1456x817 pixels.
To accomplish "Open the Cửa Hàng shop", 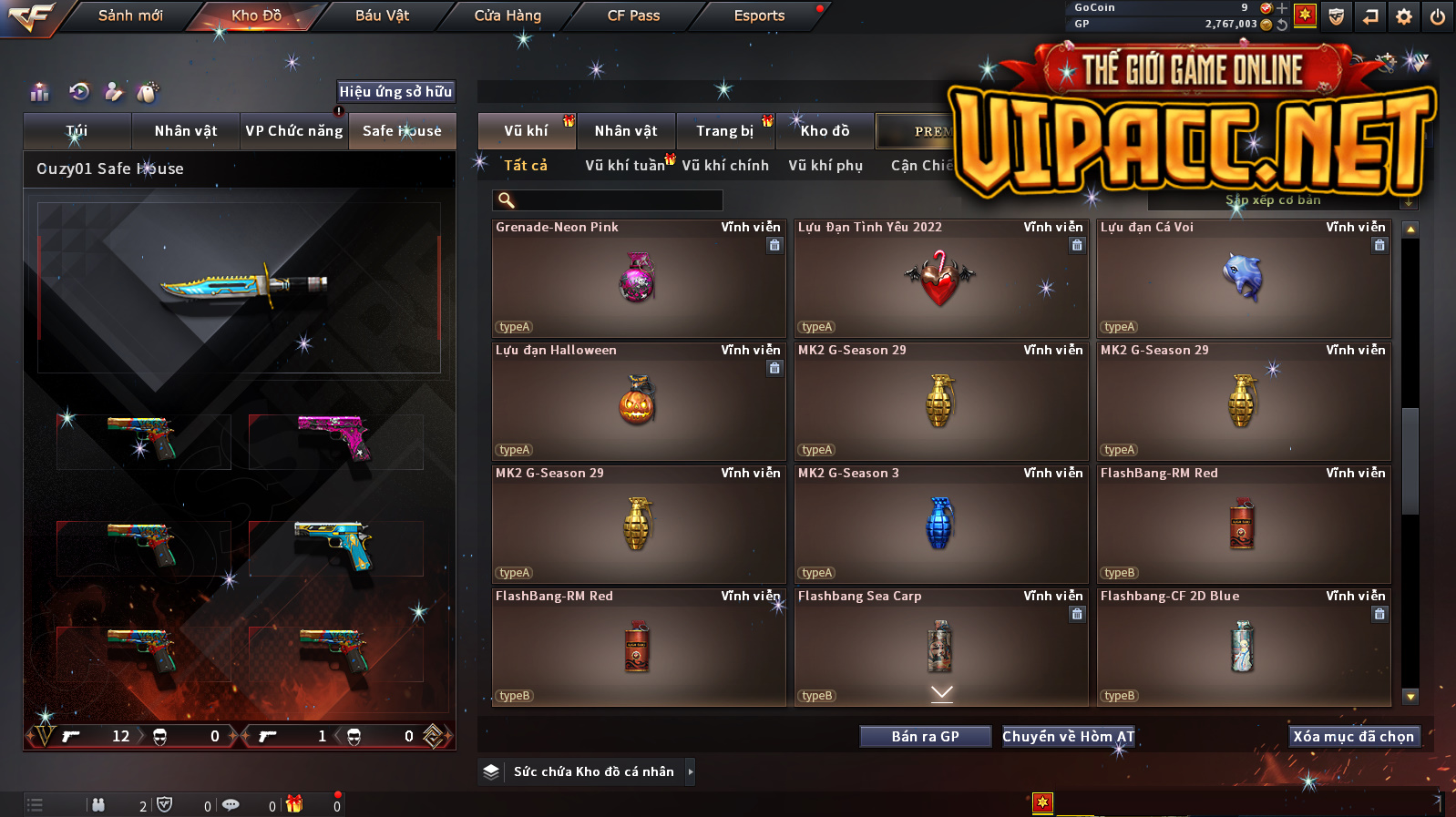I will 508,15.
